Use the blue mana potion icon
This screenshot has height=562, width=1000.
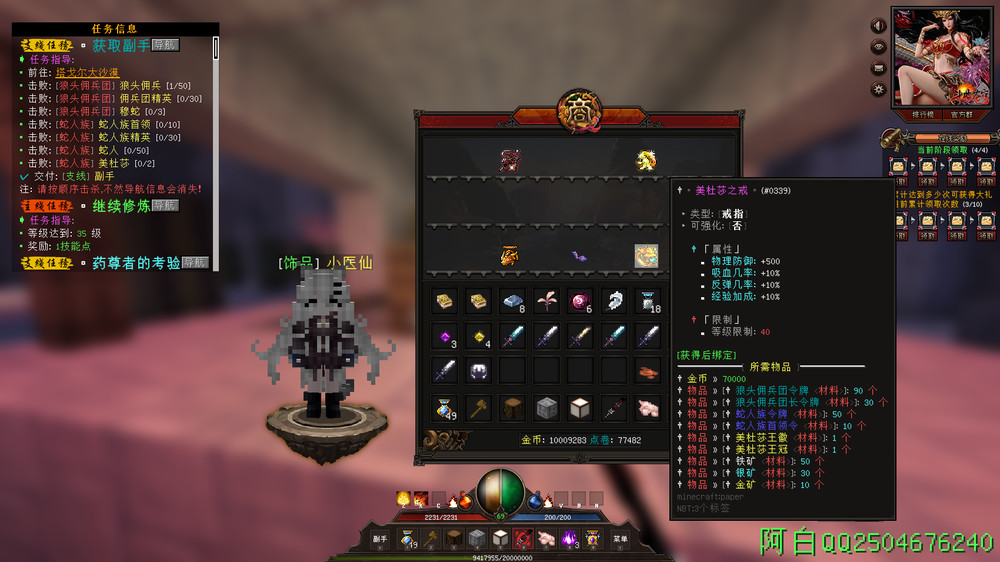pos(536,499)
